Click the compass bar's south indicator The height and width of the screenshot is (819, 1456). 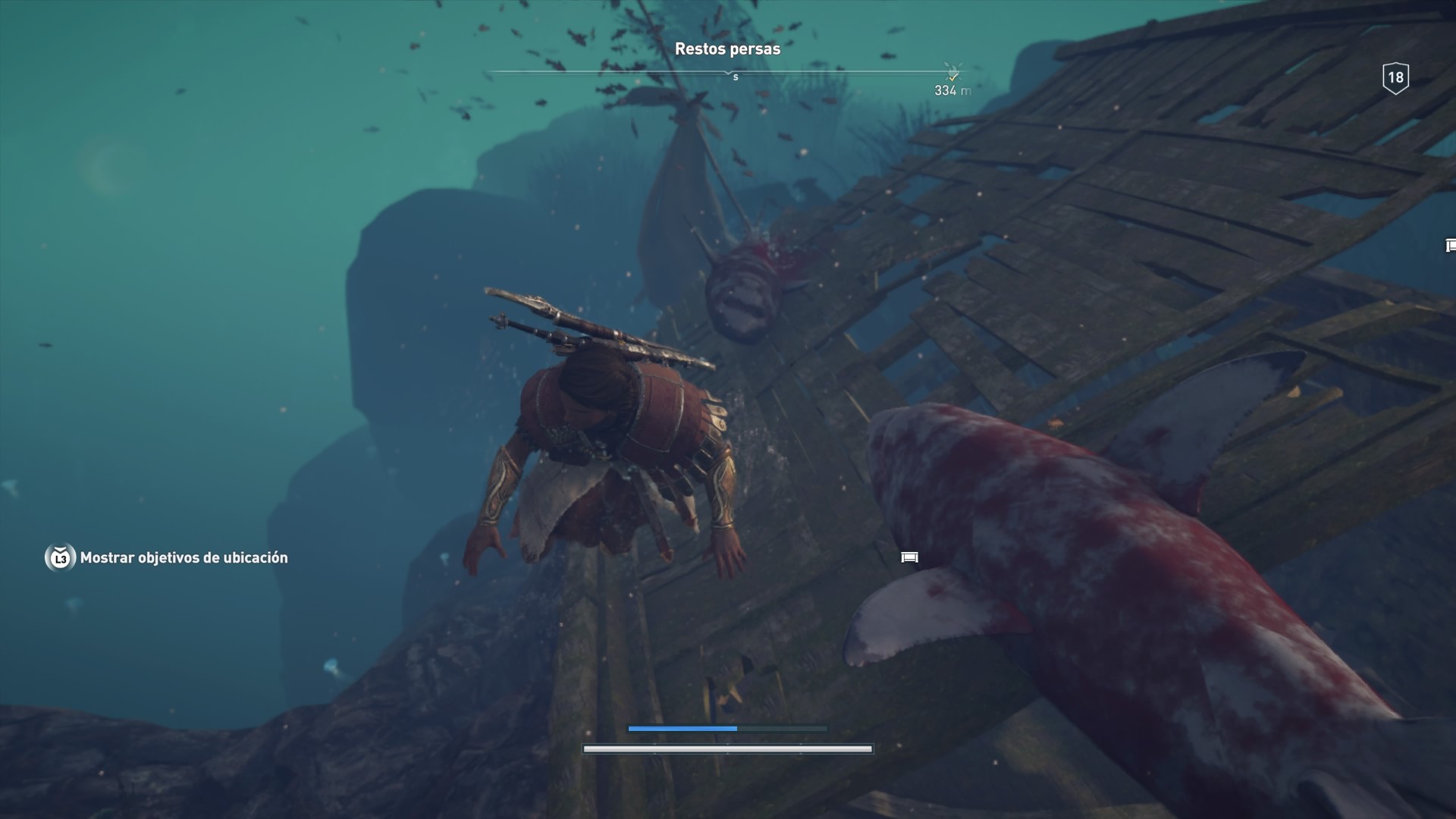coord(735,77)
